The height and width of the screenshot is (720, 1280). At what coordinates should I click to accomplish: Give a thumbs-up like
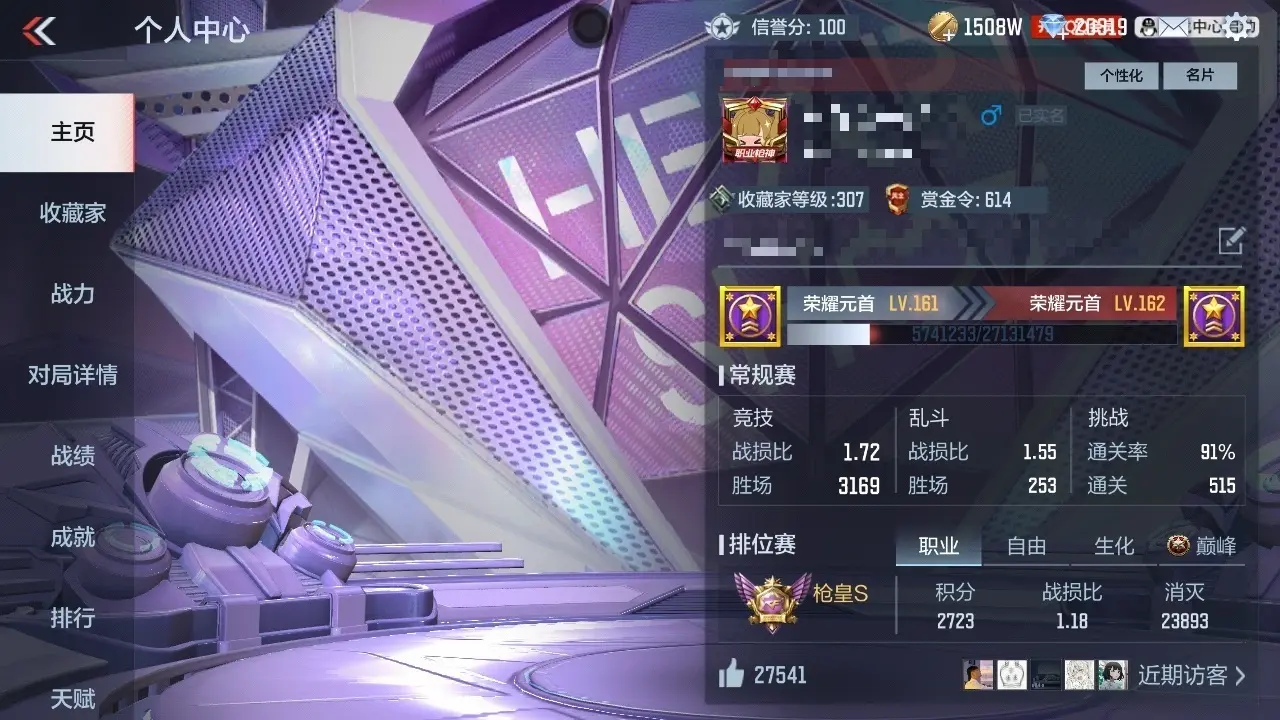pyautogui.click(x=732, y=675)
